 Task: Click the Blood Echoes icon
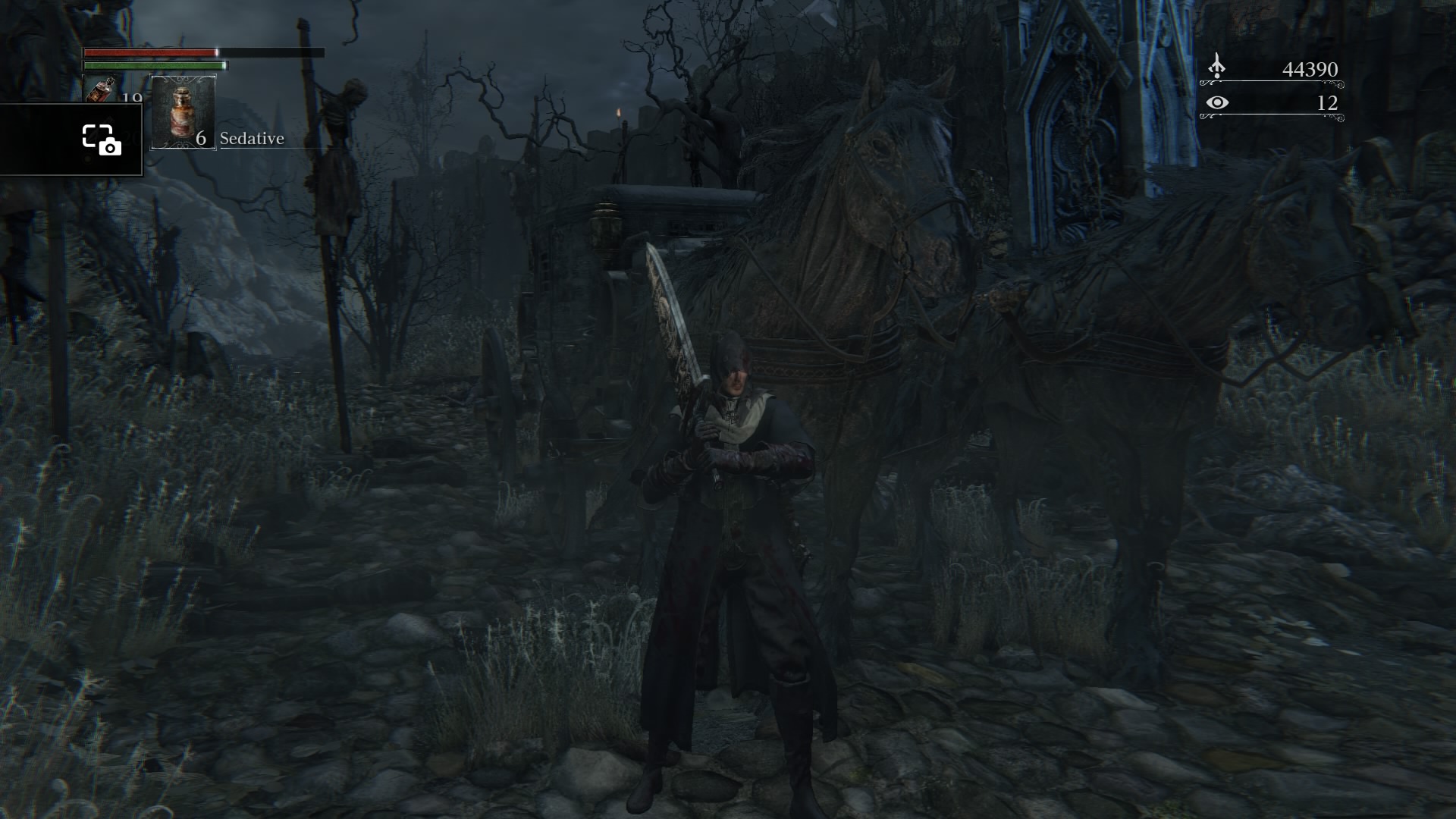[1216, 67]
